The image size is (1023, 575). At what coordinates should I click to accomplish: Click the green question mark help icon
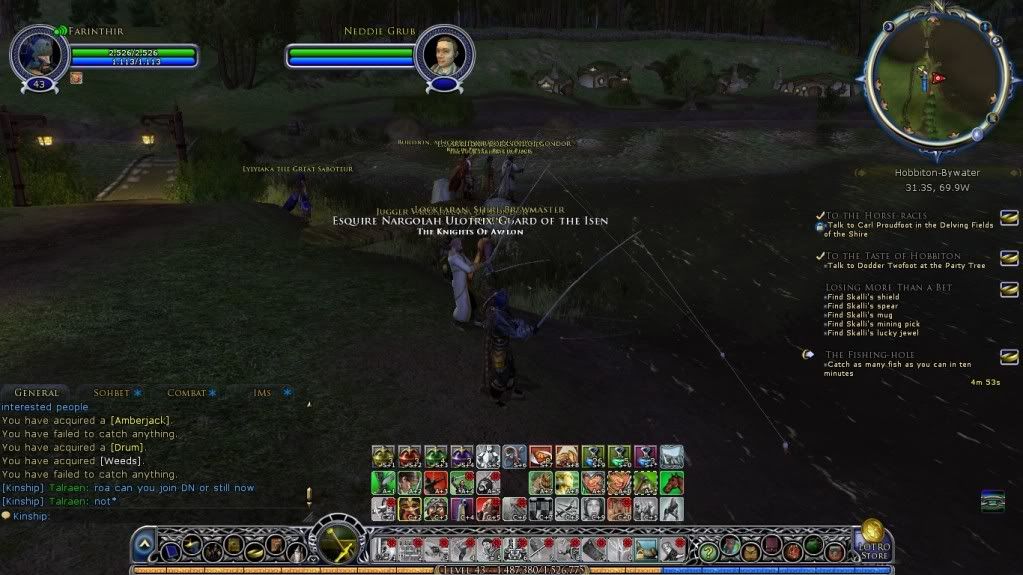[x=708, y=550]
